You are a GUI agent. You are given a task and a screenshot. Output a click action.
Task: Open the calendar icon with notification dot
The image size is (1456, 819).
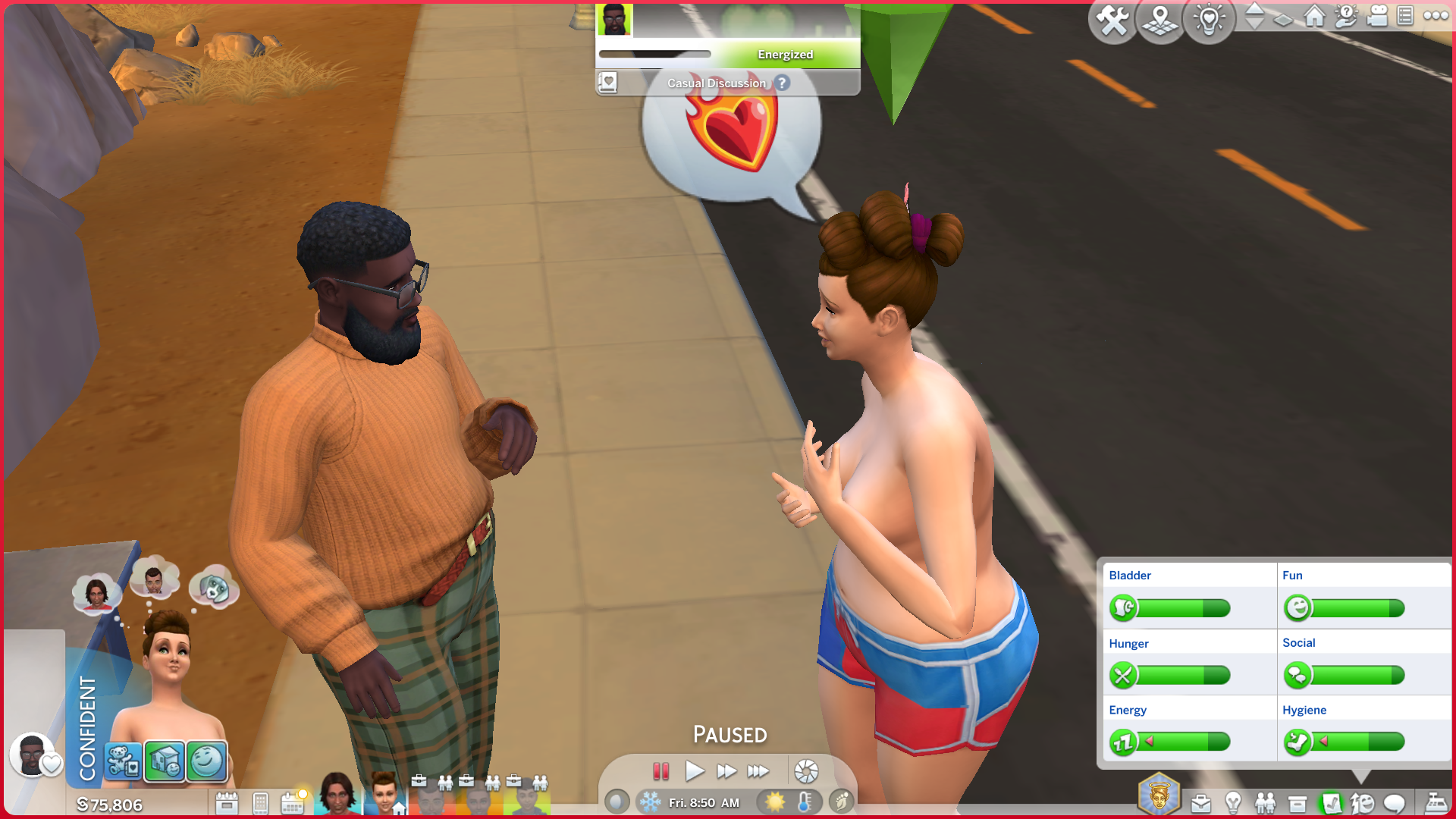293,802
